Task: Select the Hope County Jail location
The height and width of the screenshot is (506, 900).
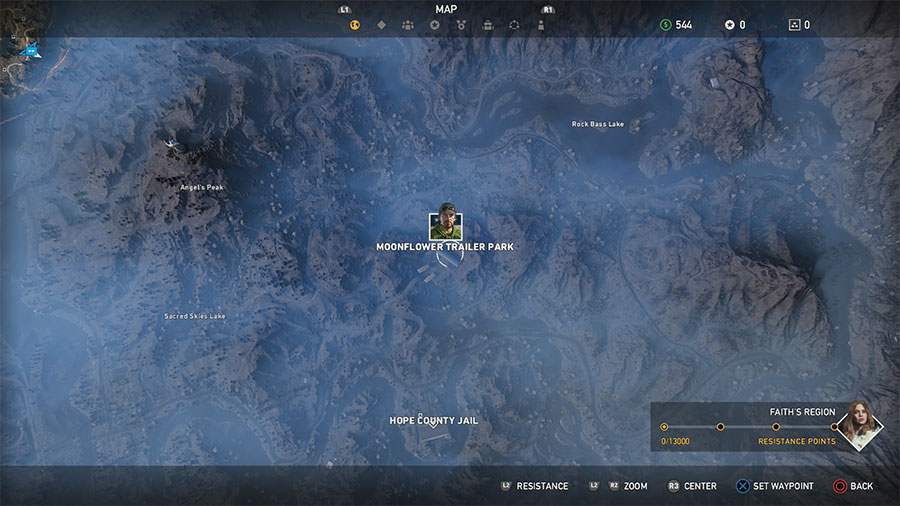Action: tap(433, 421)
